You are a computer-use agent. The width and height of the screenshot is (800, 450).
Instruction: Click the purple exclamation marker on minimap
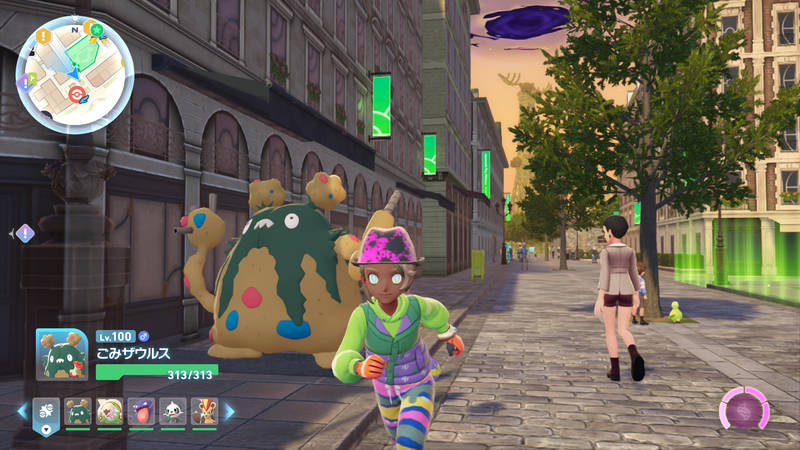(x=24, y=83)
